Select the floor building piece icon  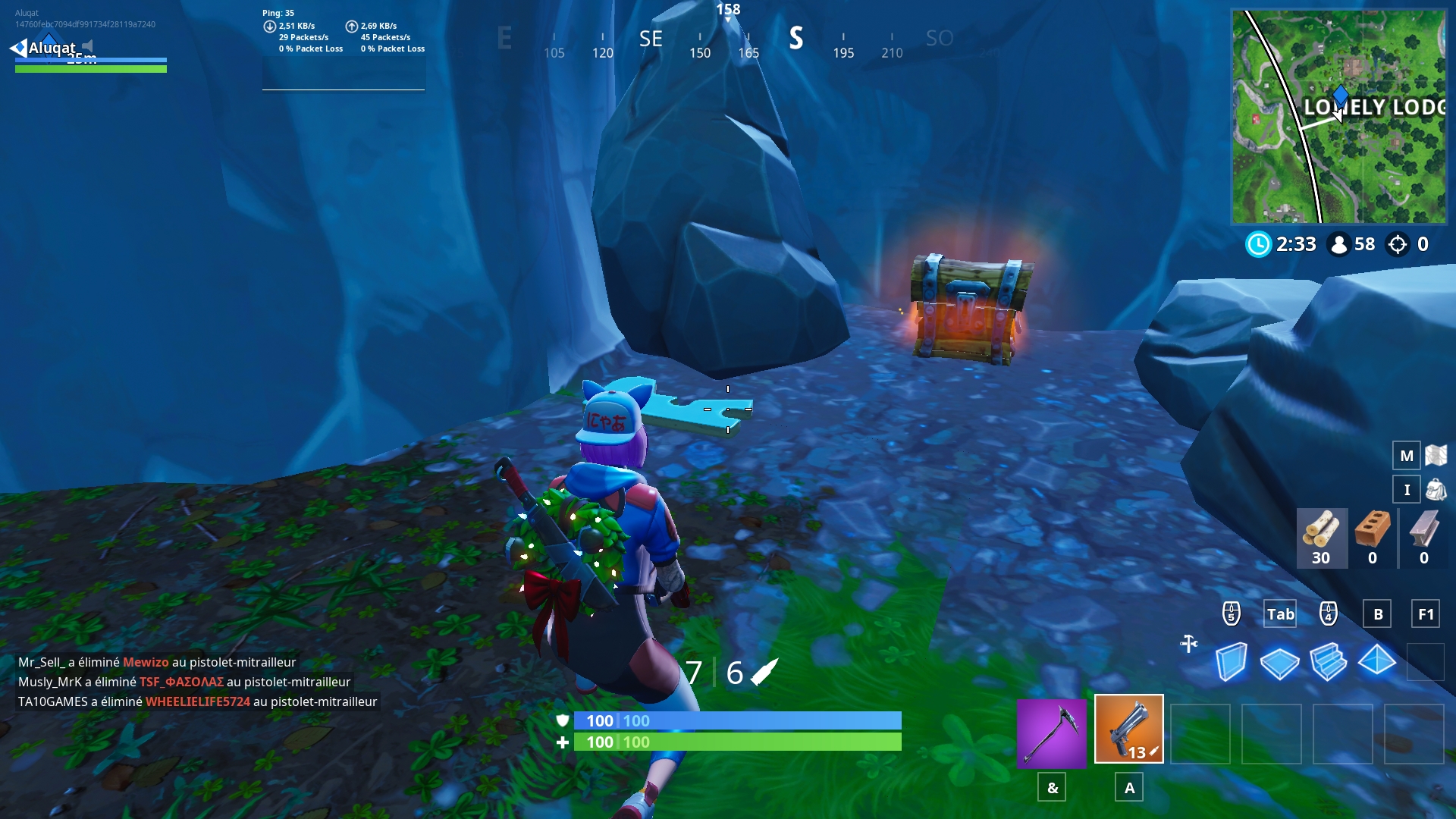click(x=1281, y=661)
